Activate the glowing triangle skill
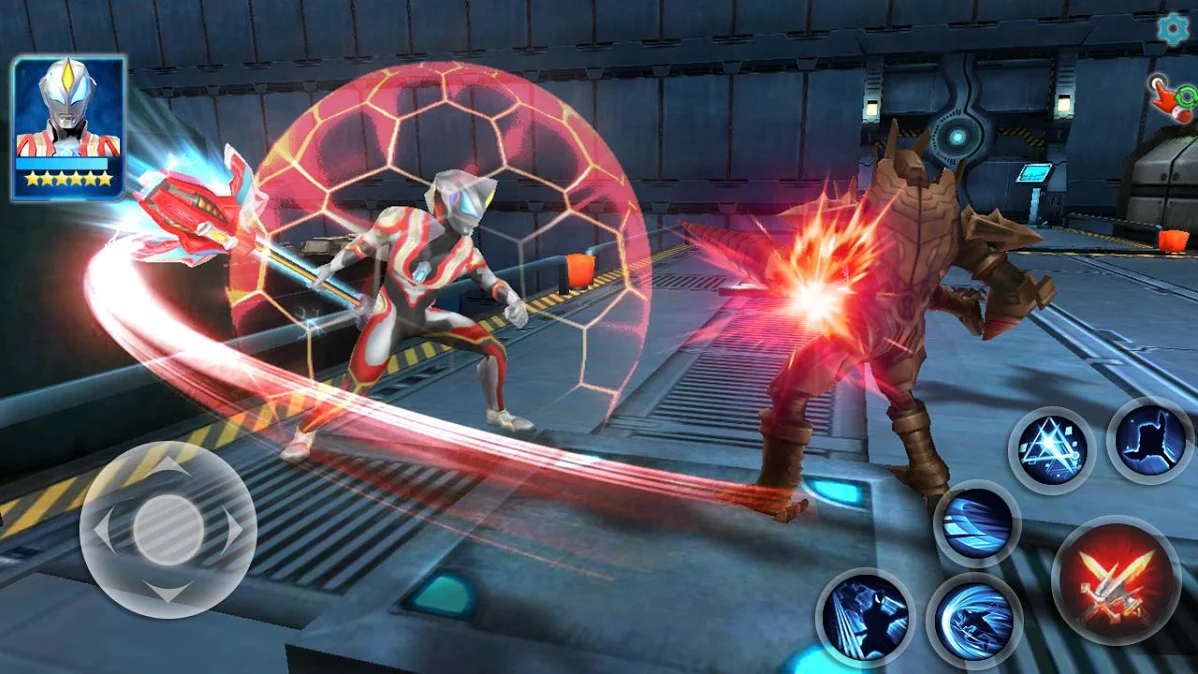 tap(1051, 451)
